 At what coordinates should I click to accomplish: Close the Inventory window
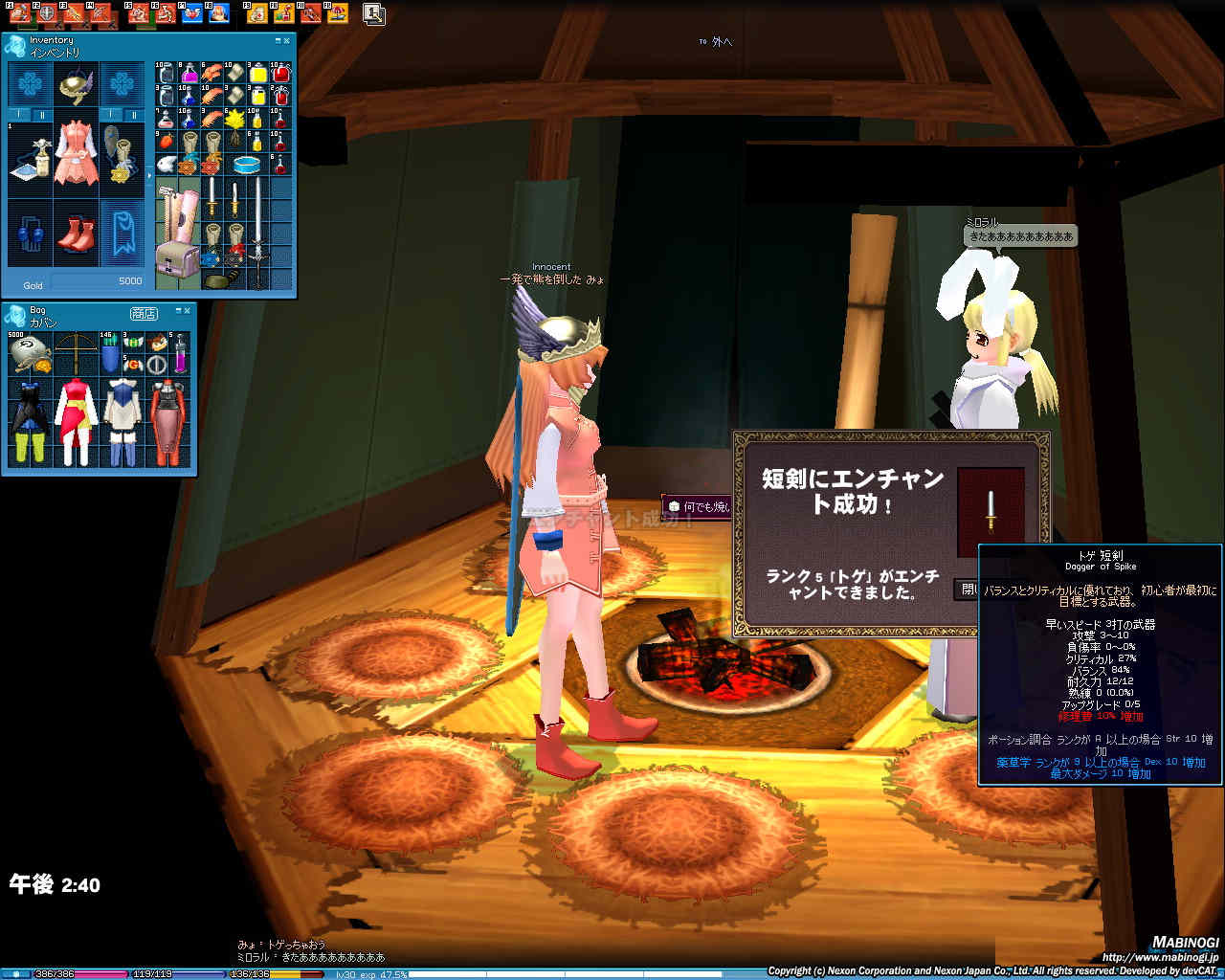[x=286, y=41]
